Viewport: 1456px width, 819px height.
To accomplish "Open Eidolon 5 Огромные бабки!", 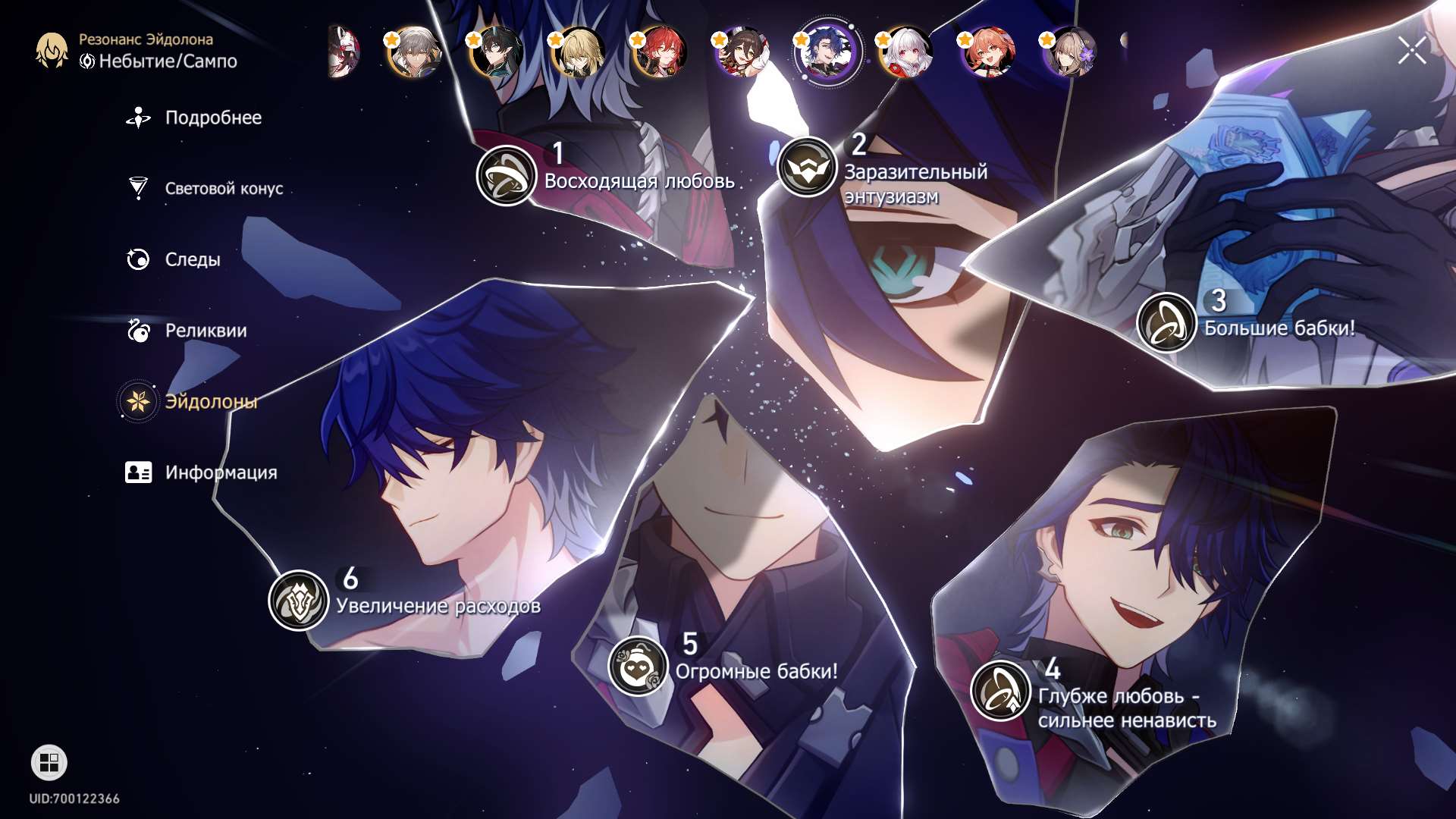I will pyautogui.click(x=638, y=667).
